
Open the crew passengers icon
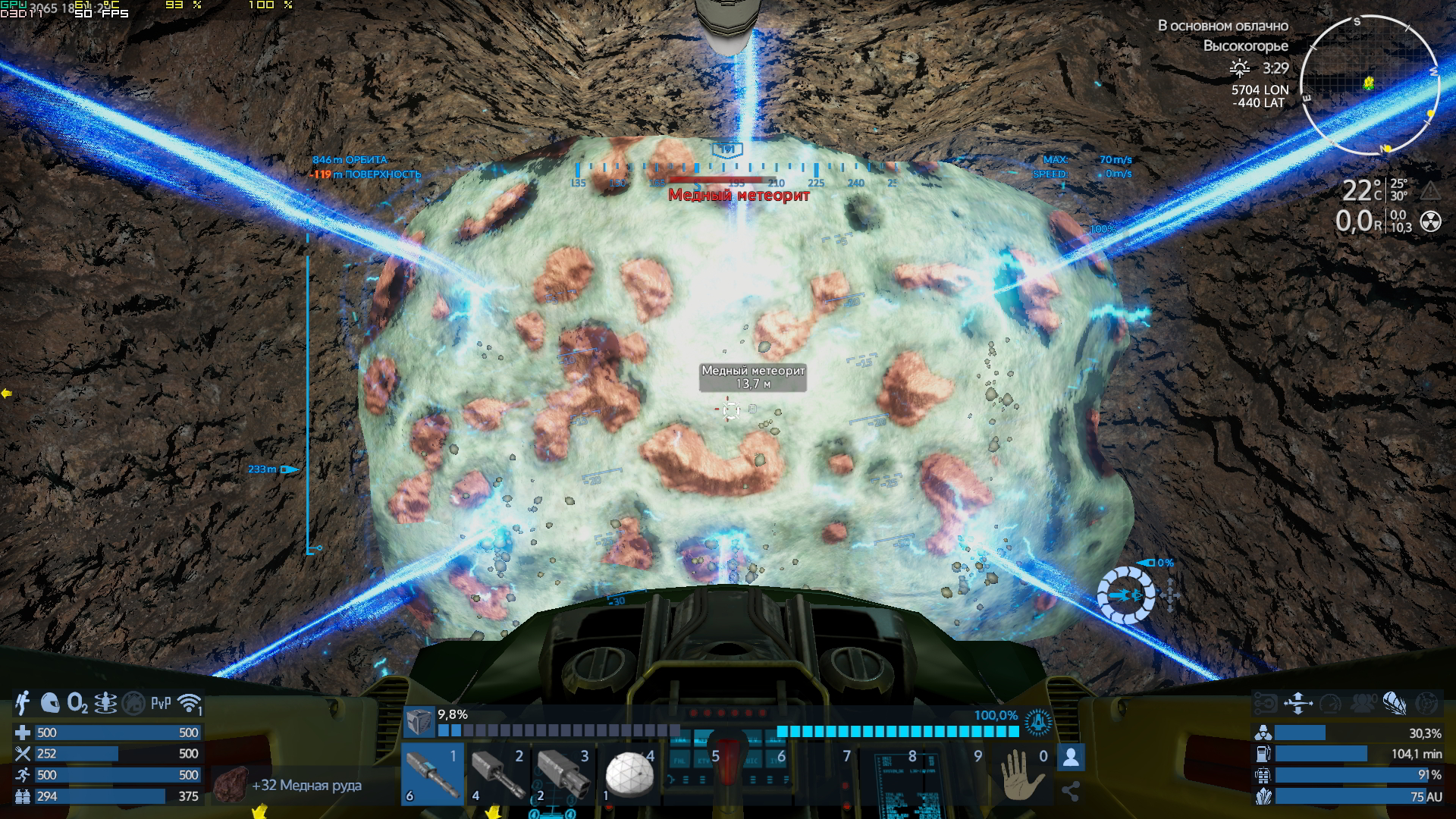tap(1363, 704)
